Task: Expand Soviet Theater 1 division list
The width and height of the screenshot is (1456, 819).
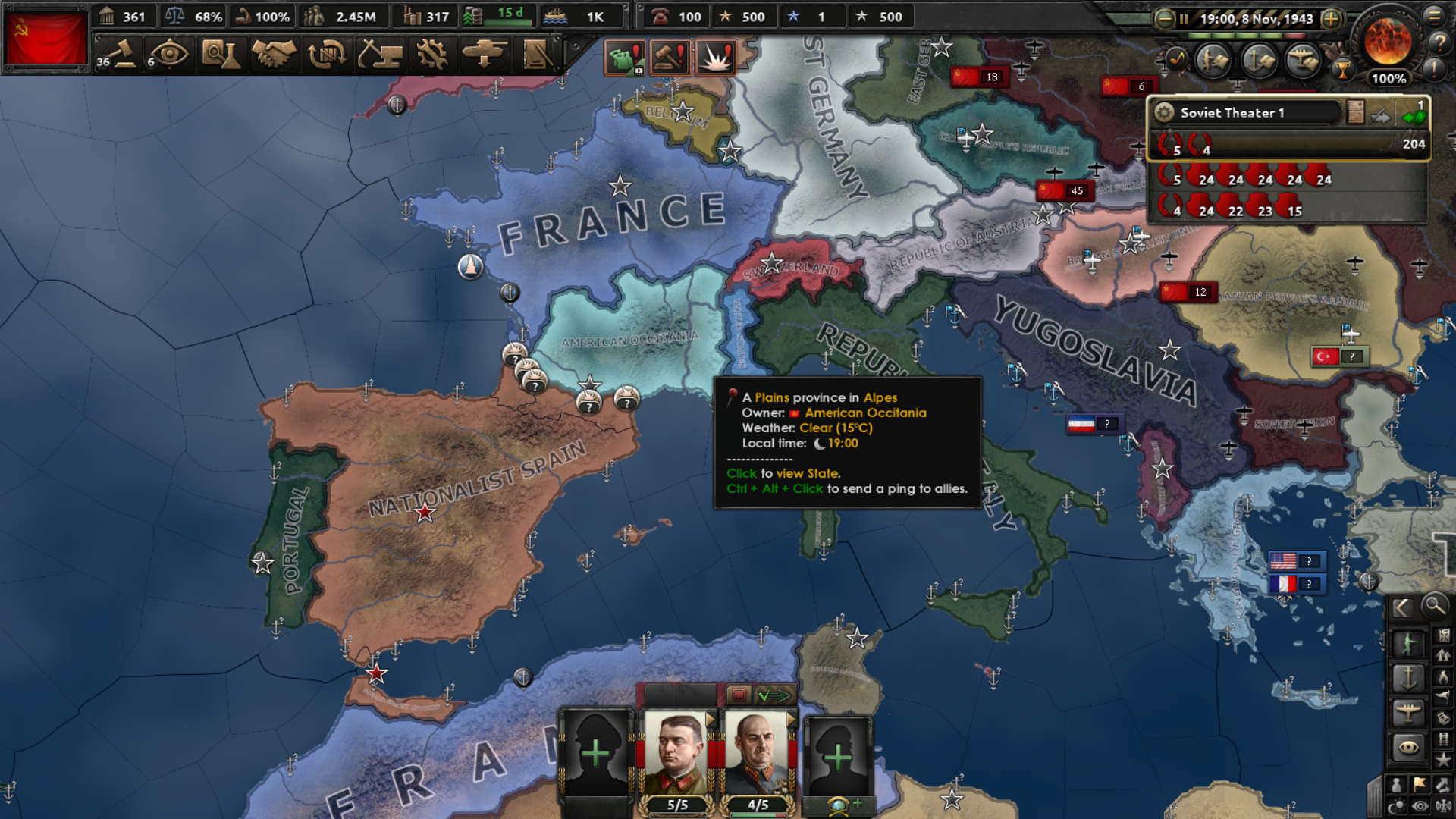Action: tap(1415, 118)
